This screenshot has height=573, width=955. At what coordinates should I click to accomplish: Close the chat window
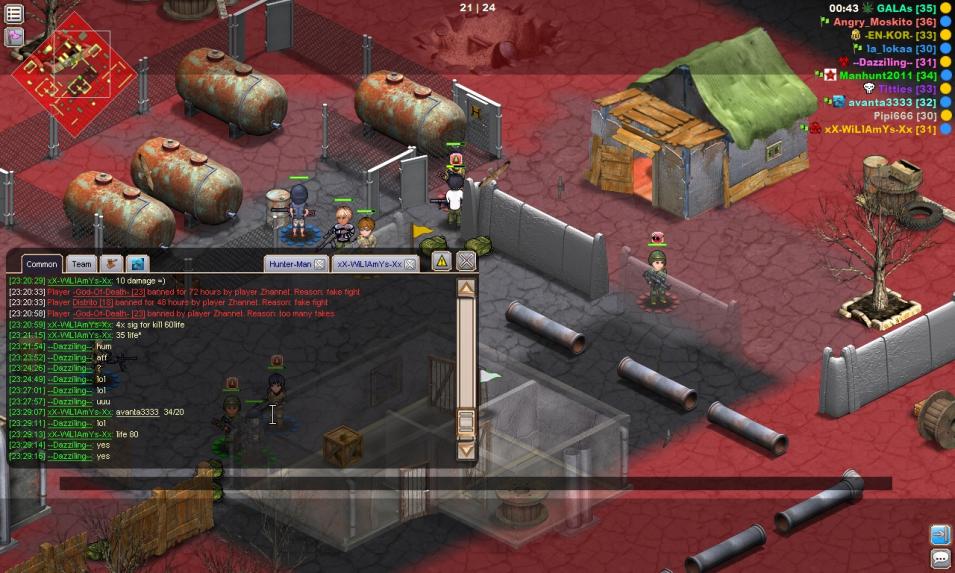tap(466, 261)
